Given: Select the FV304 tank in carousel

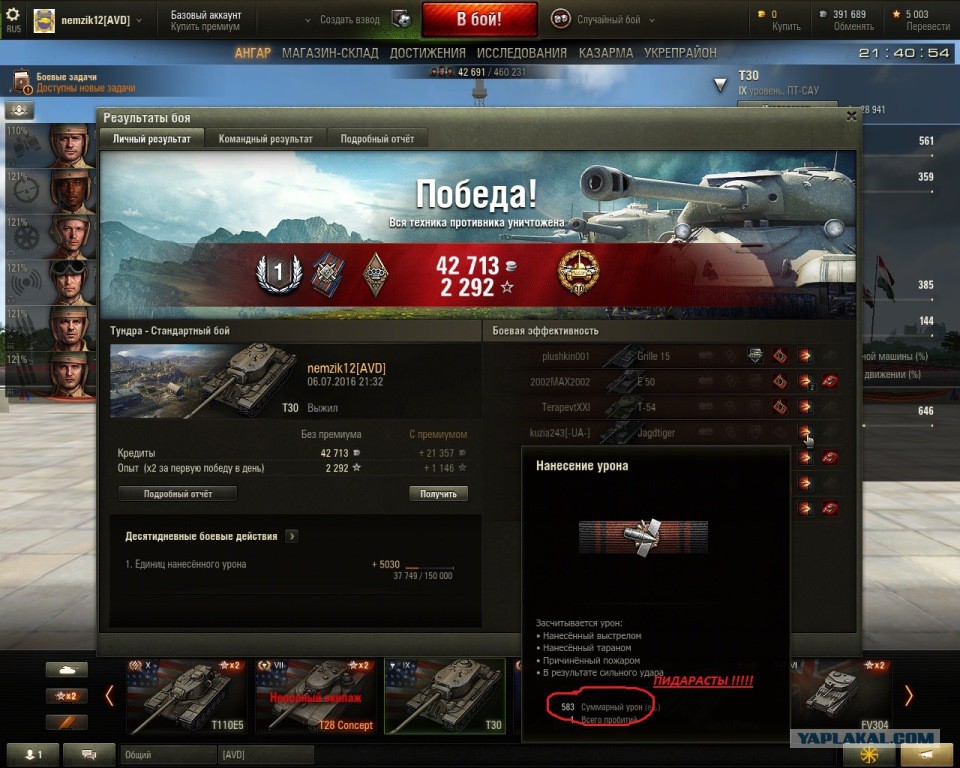Looking at the screenshot, I should (x=839, y=696).
